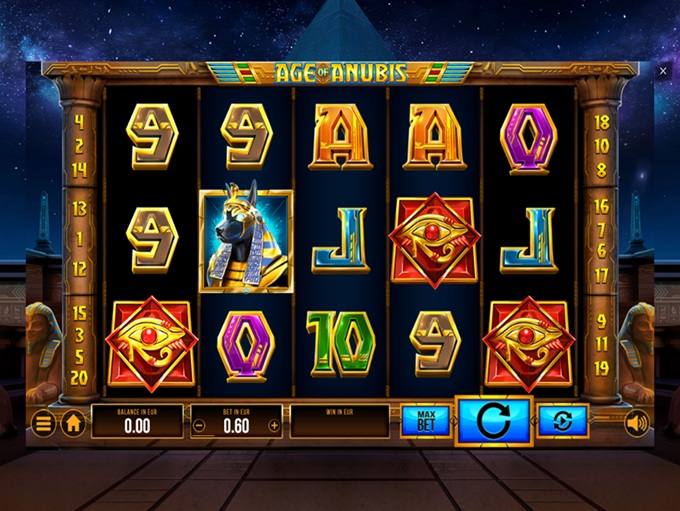Spin the reels
680x511 pixels.
point(493,421)
